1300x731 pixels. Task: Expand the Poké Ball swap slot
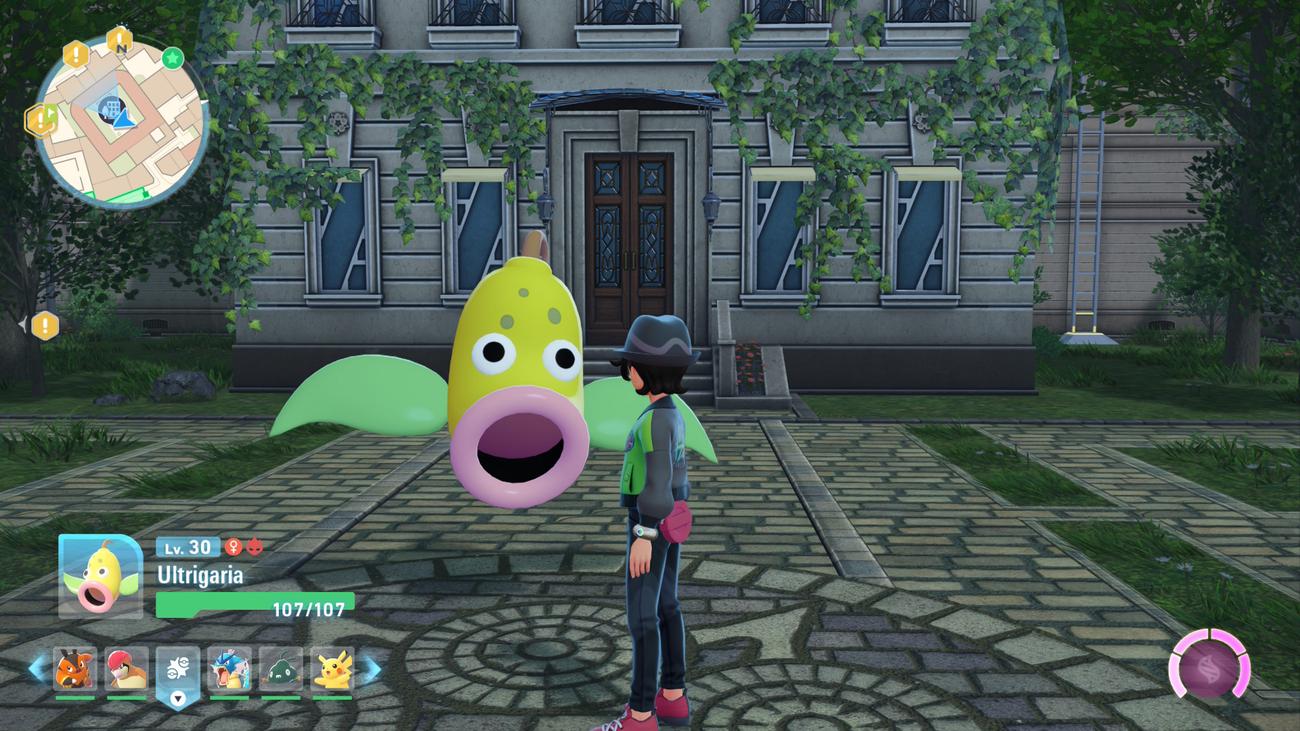(178, 676)
